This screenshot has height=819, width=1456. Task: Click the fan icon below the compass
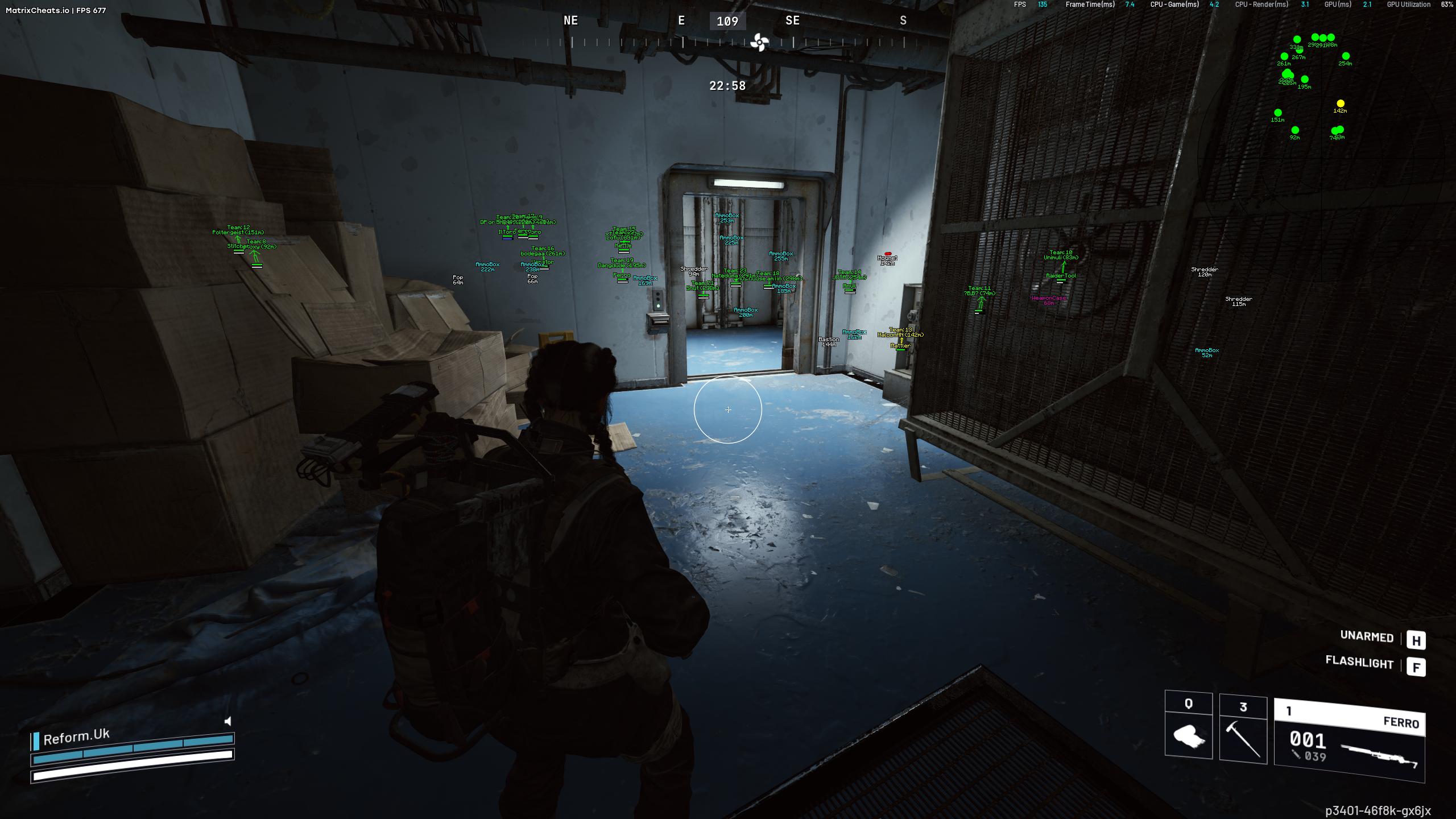point(758,42)
